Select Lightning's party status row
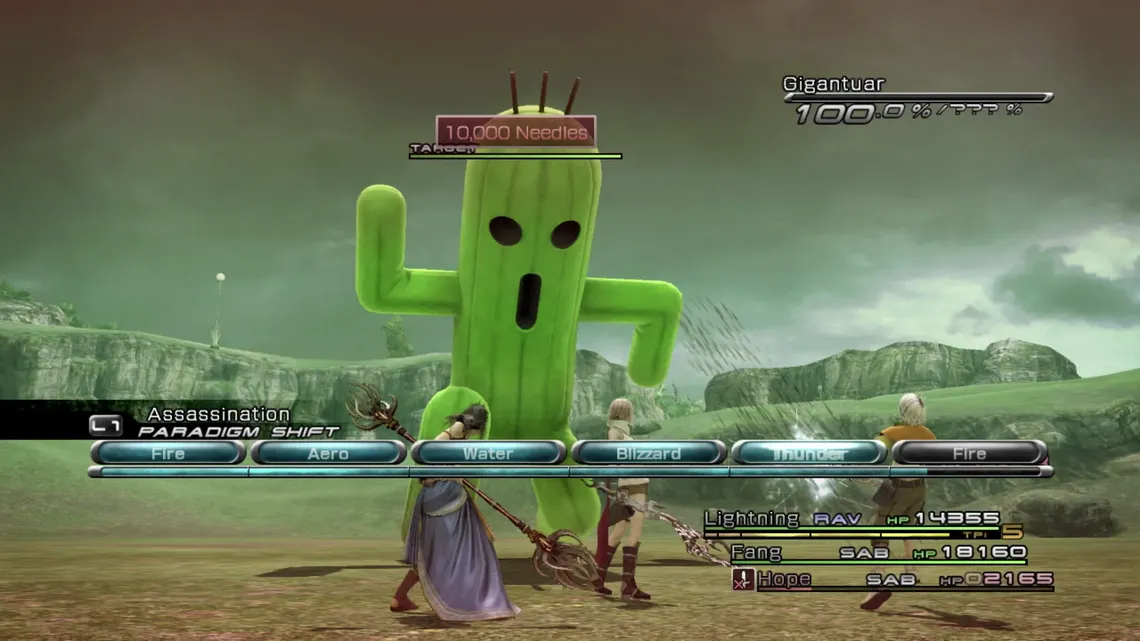 [x=852, y=519]
